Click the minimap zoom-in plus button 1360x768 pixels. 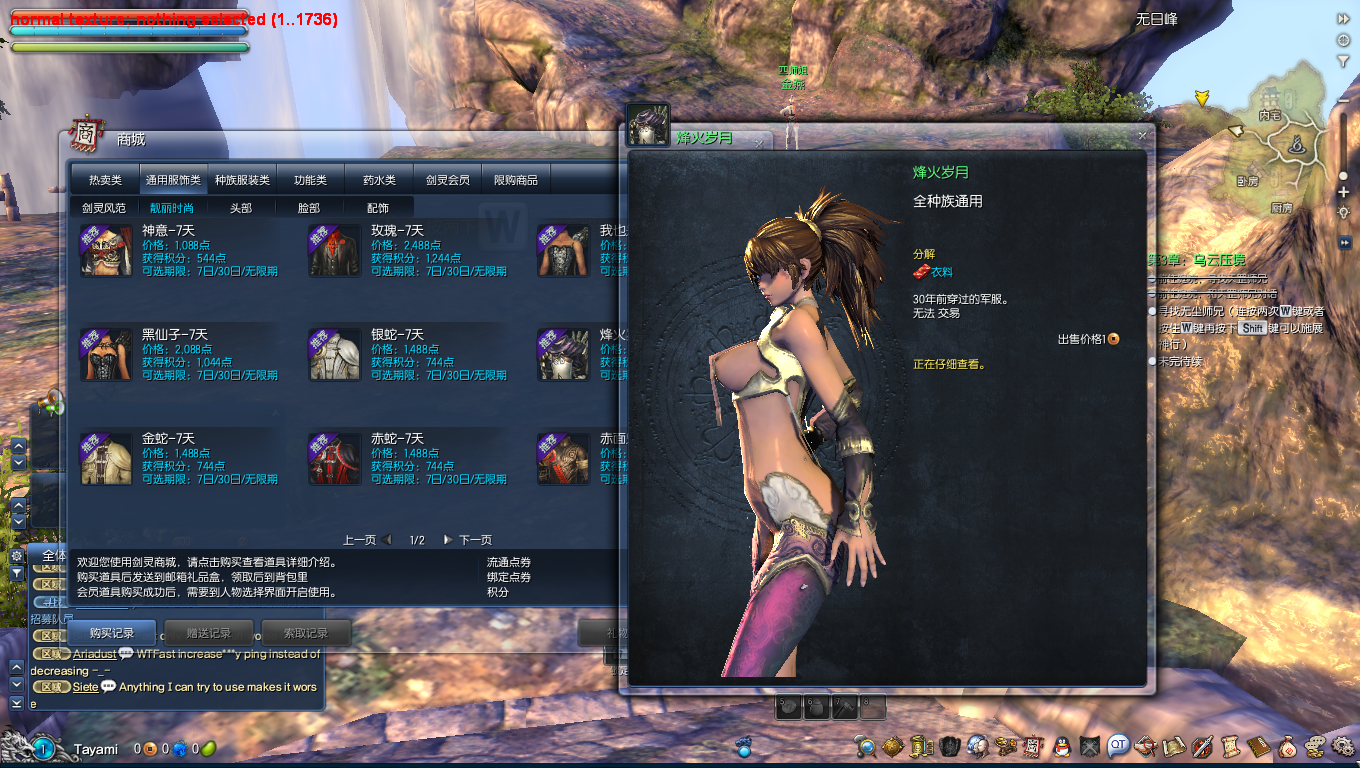[1343, 193]
